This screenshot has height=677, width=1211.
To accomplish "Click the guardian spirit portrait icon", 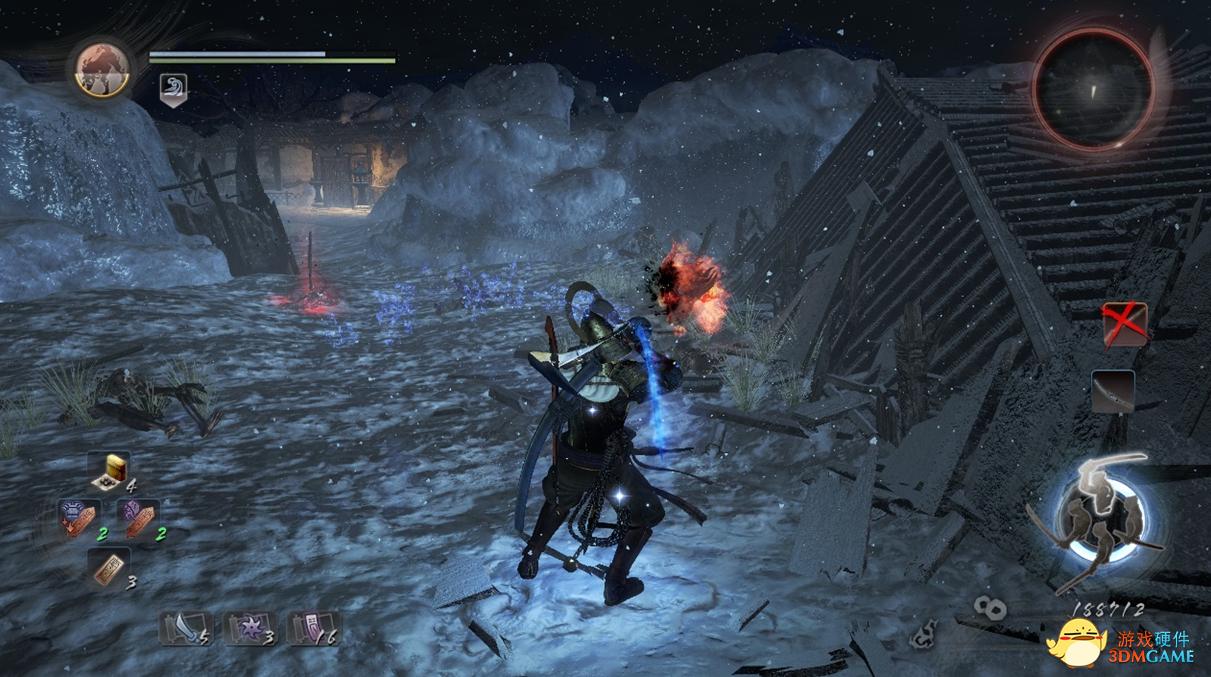I will (102, 68).
